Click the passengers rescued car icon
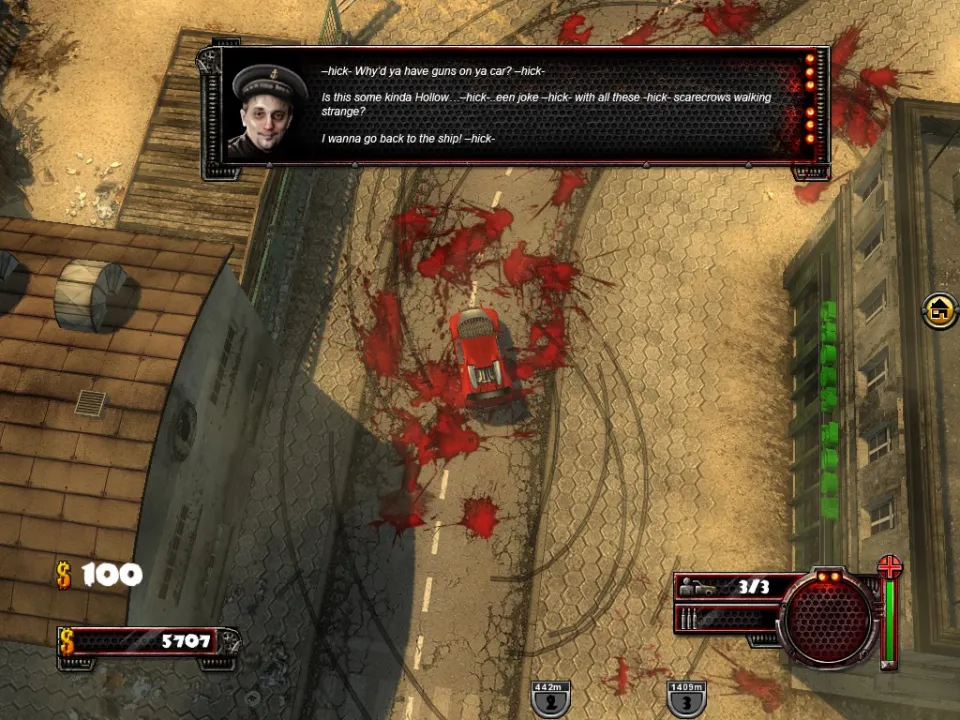 [x=704, y=587]
